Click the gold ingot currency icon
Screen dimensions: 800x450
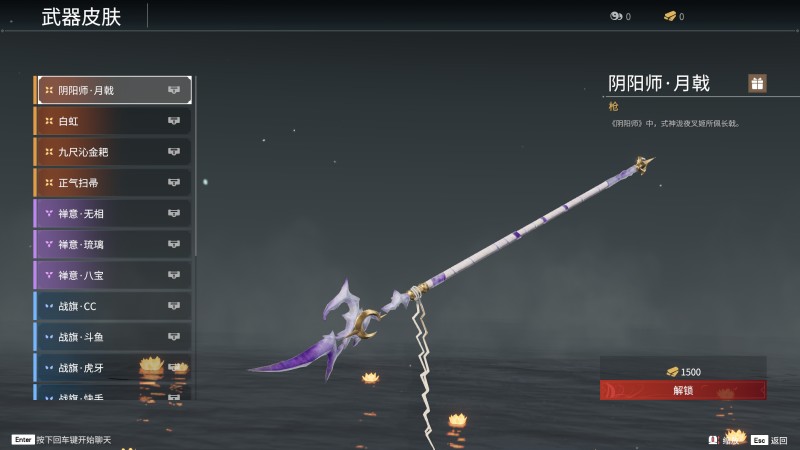tap(670, 16)
